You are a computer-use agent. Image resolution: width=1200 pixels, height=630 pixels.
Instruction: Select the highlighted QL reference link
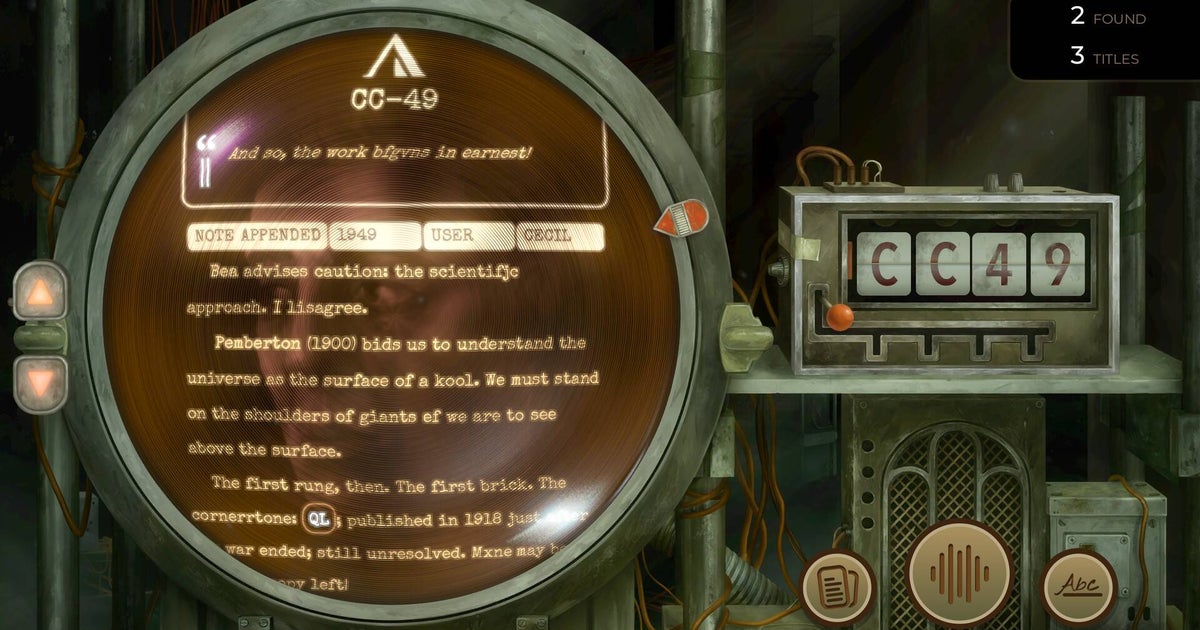(318, 519)
